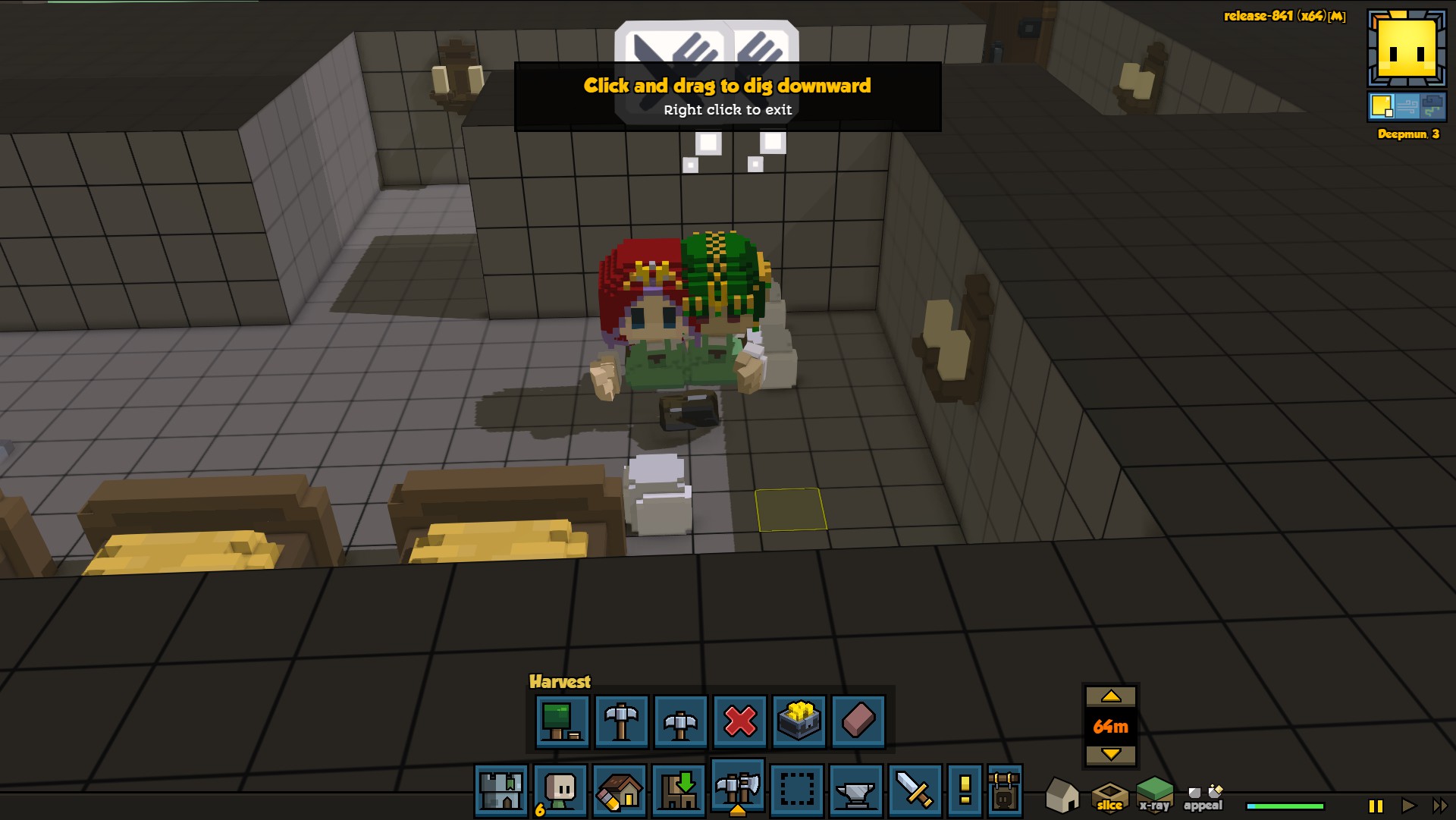
Task: Open the anvil crafting menu
Action: click(x=855, y=790)
